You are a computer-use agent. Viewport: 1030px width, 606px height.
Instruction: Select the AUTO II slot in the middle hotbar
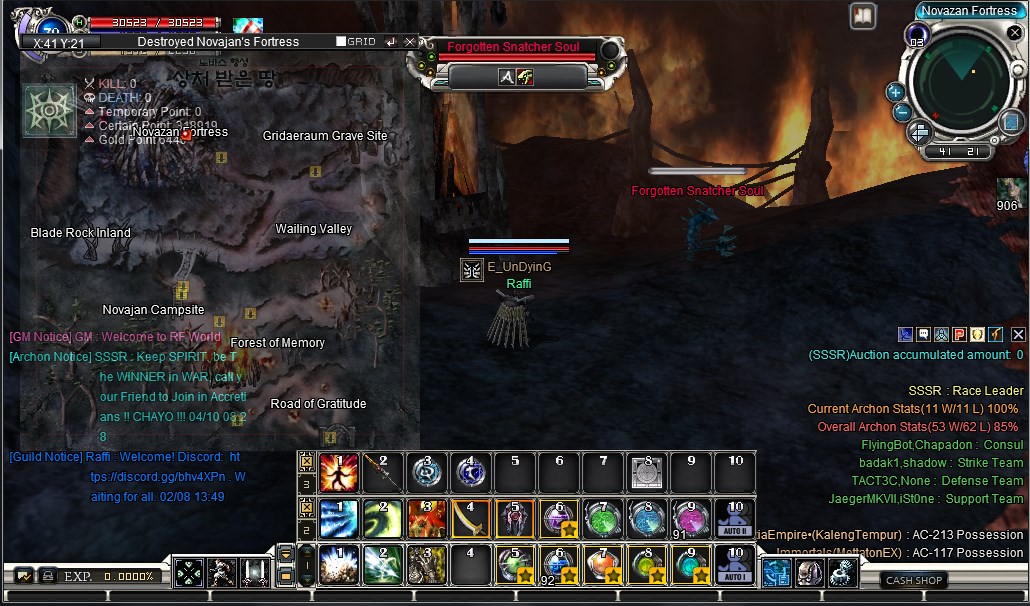[x=735, y=519]
